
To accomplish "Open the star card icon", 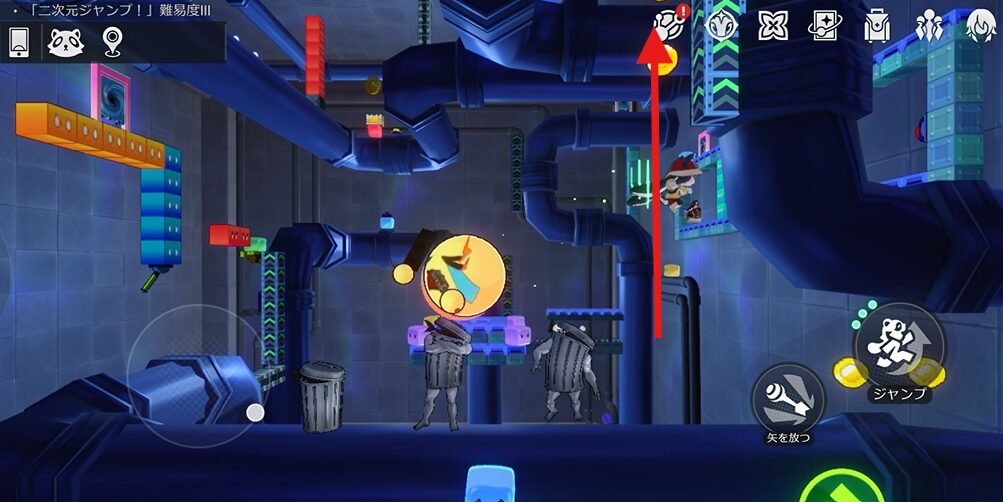I will tap(825, 25).
